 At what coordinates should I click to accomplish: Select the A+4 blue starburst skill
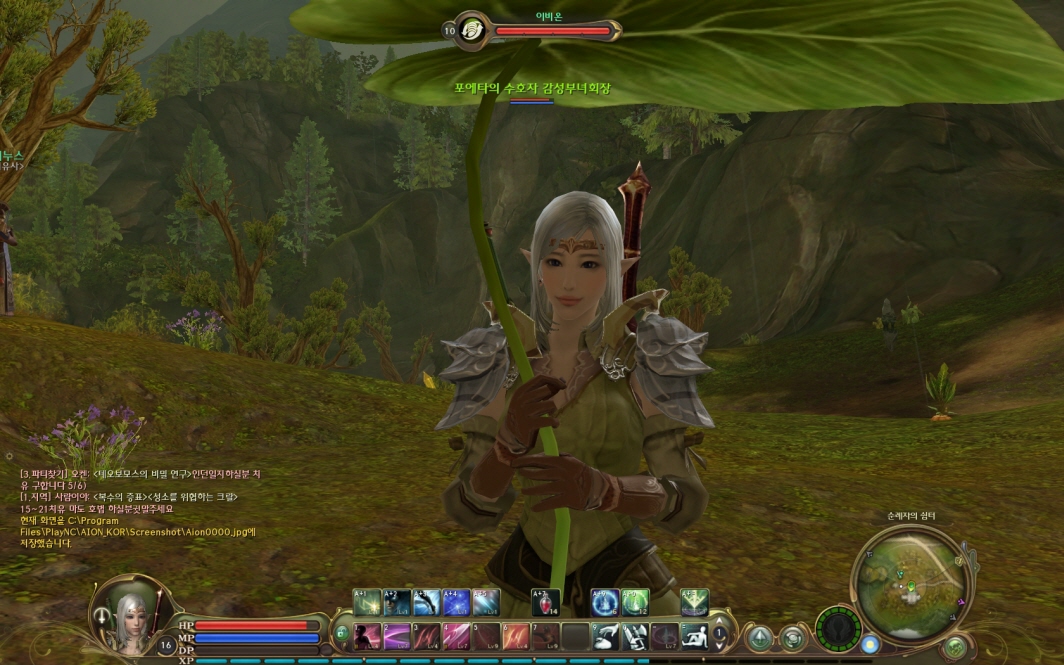tap(456, 602)
